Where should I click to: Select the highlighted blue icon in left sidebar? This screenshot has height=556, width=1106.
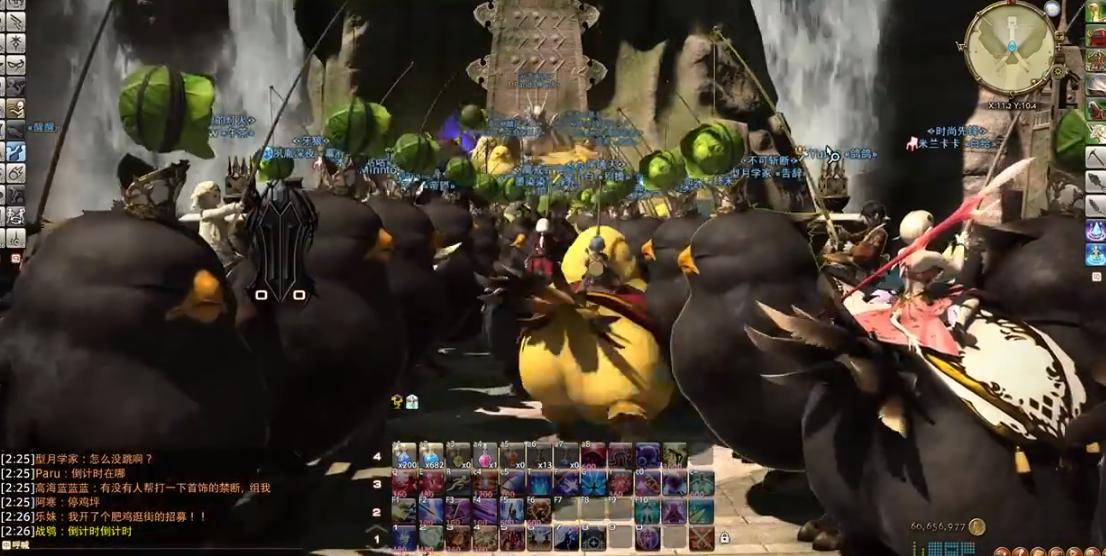pyautogui.click(x=15, y=152)
